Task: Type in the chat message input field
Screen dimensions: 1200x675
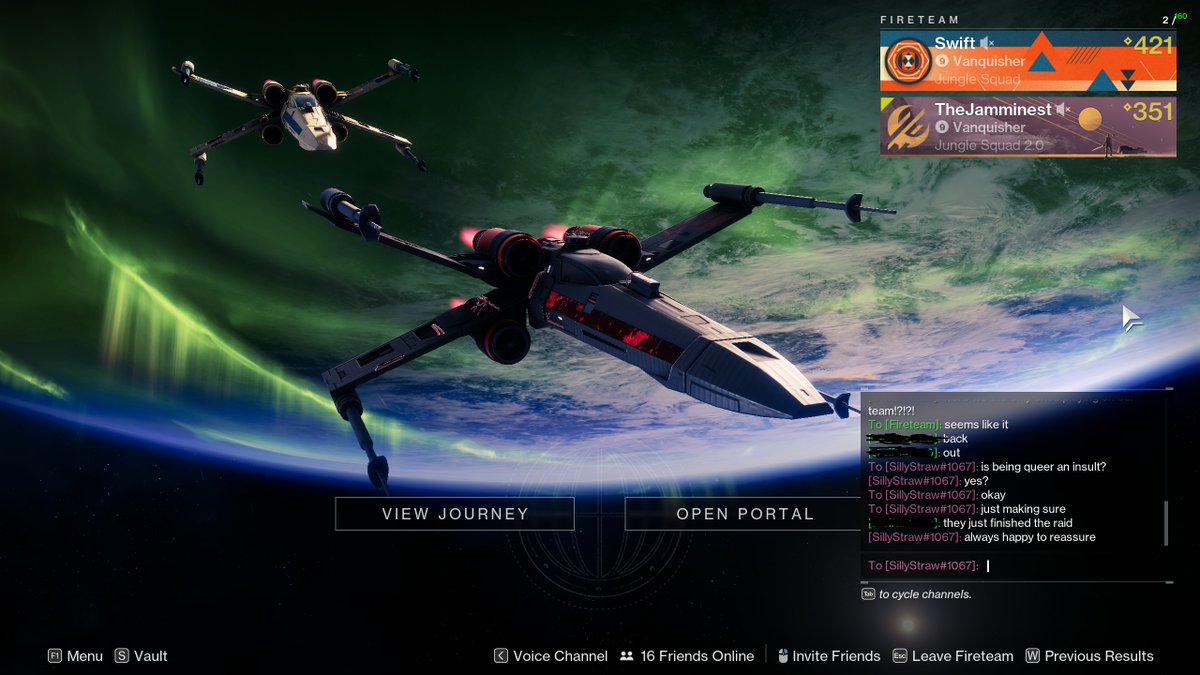Action: pos(1070,566)
